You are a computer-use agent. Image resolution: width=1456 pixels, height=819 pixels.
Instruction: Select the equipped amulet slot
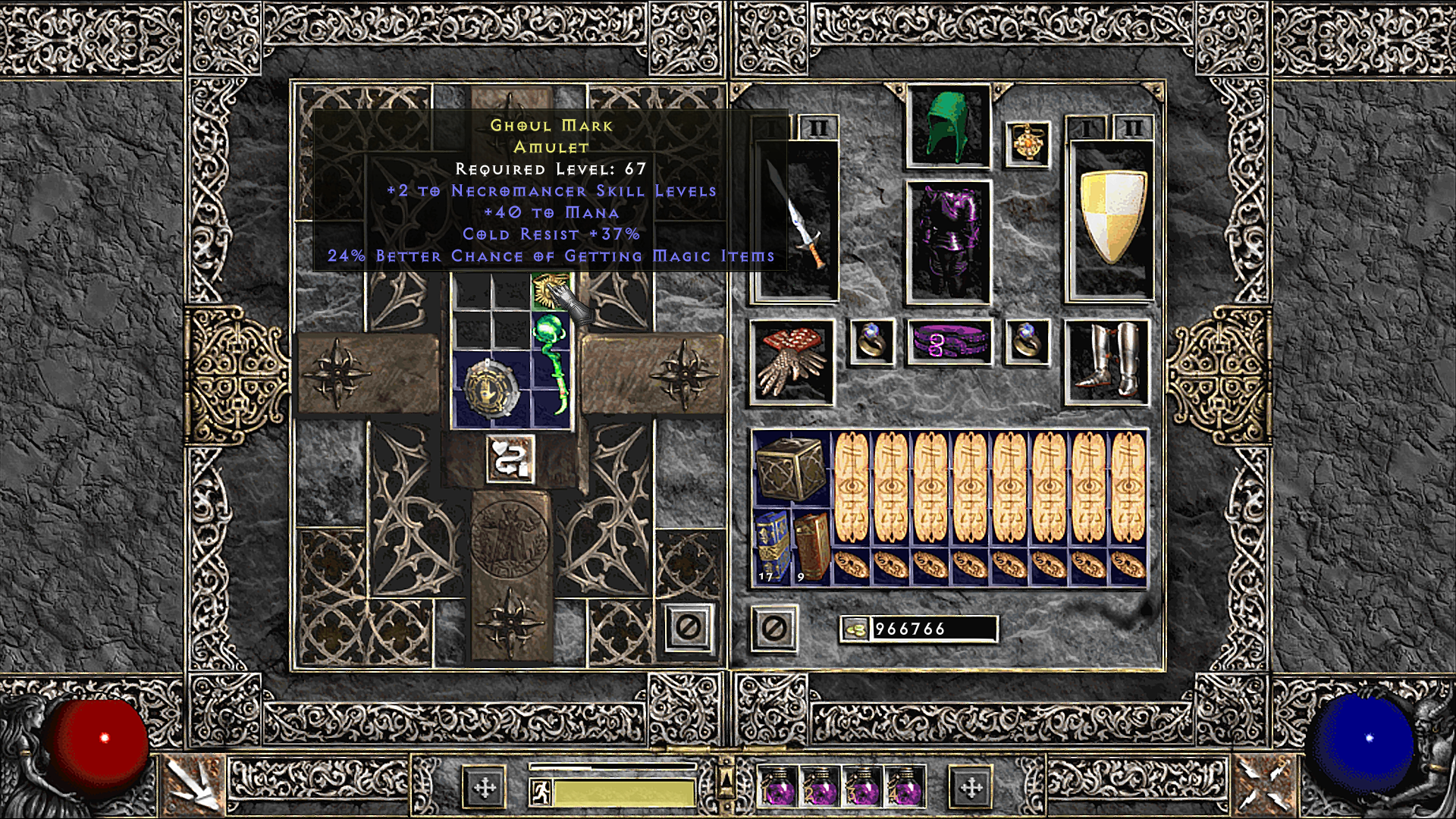(1028, 144)
